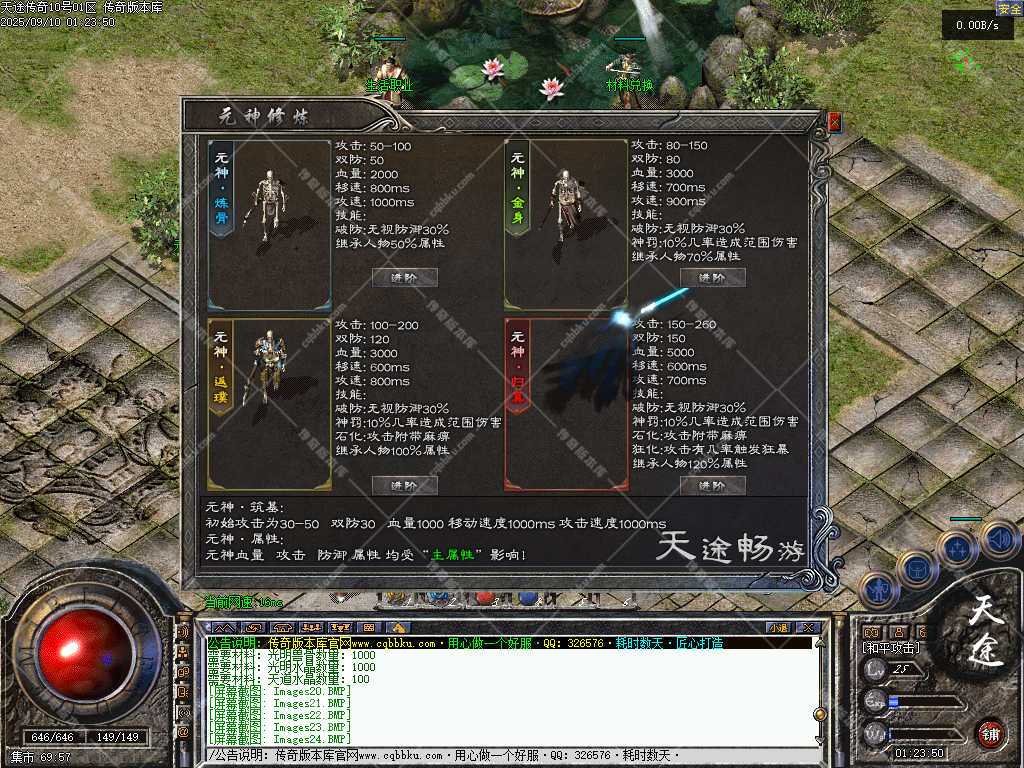Viewport: 1024px width, 768px height.
Task: Open the skills four-star round icon
Action: (x=957, y=549)
